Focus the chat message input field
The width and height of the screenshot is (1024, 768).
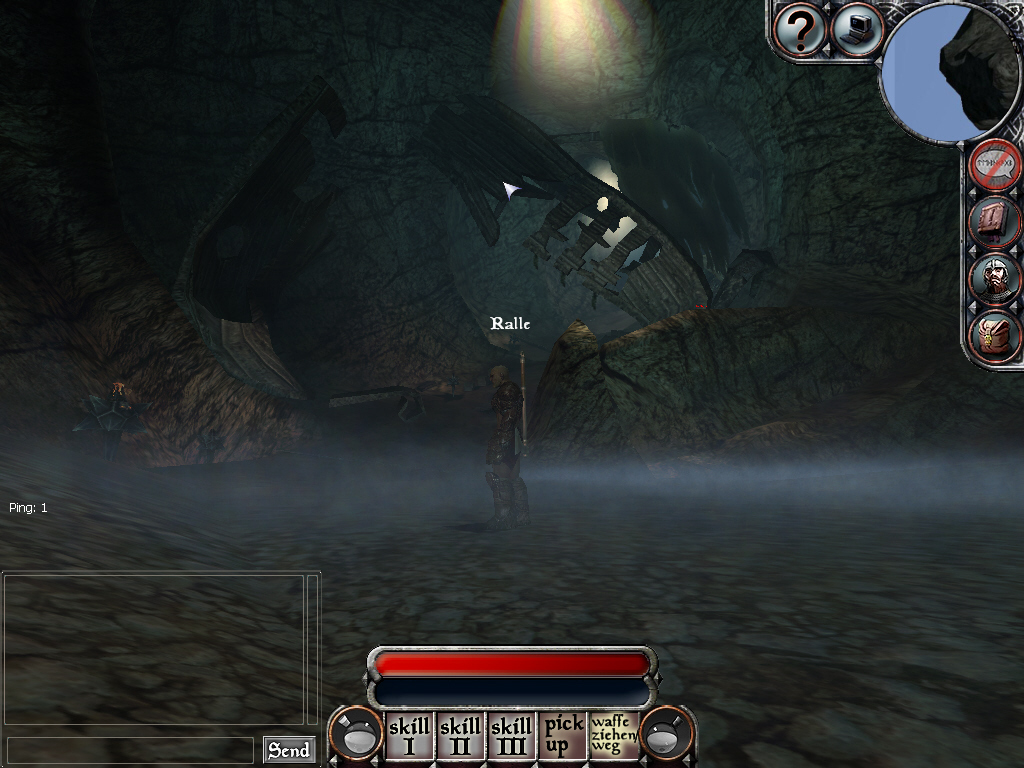tap(130, 750)
